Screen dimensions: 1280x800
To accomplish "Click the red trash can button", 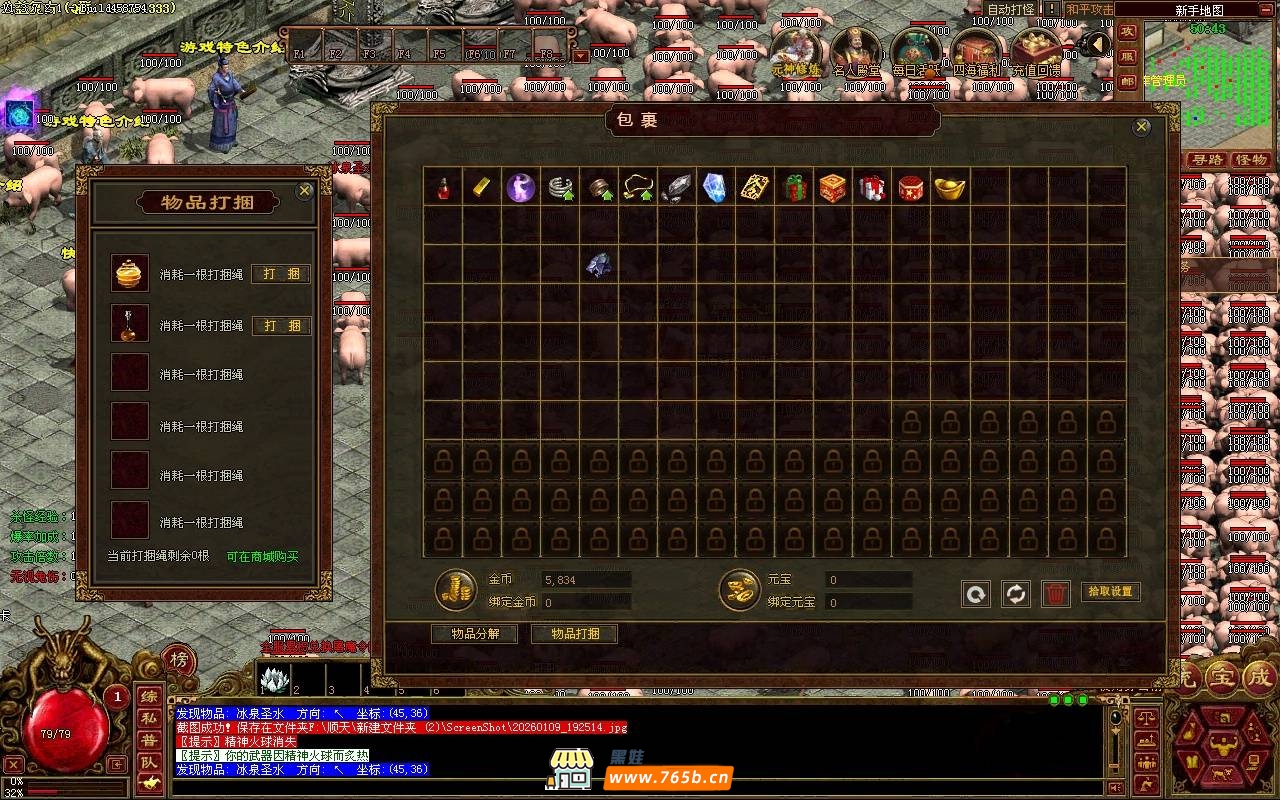I will click(x=1055, y=594).
